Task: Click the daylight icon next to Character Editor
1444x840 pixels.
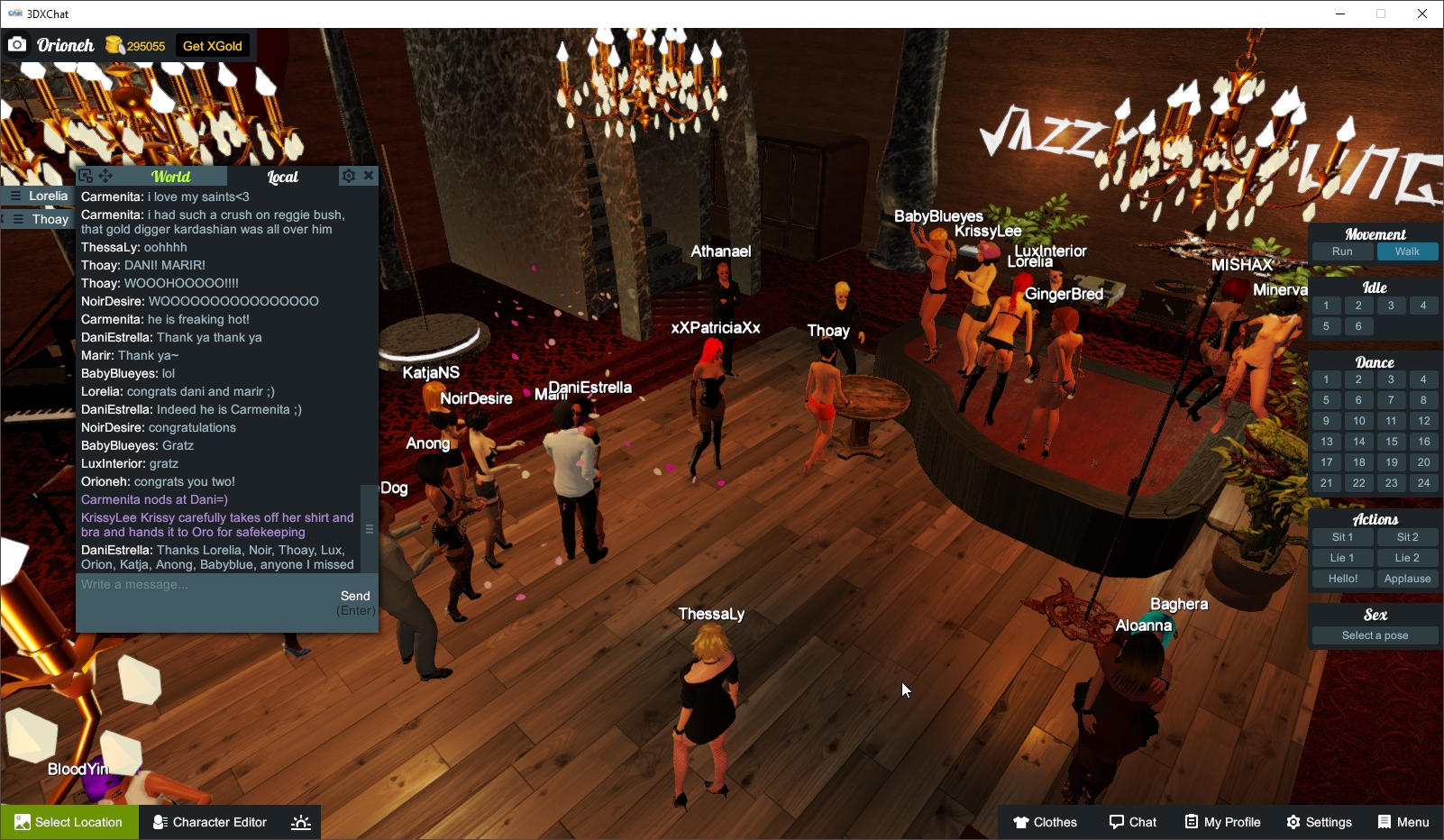Action: (x=300, y=821)
